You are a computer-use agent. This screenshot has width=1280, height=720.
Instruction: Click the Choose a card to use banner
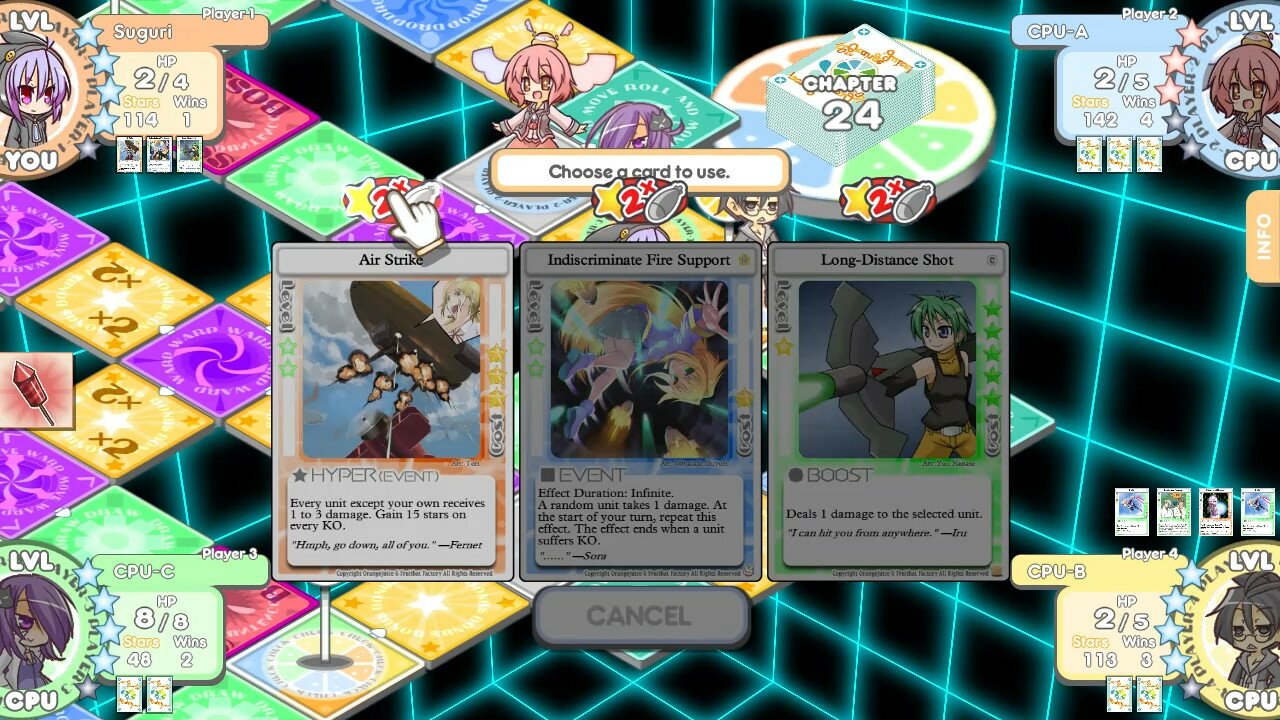[639, 171]
